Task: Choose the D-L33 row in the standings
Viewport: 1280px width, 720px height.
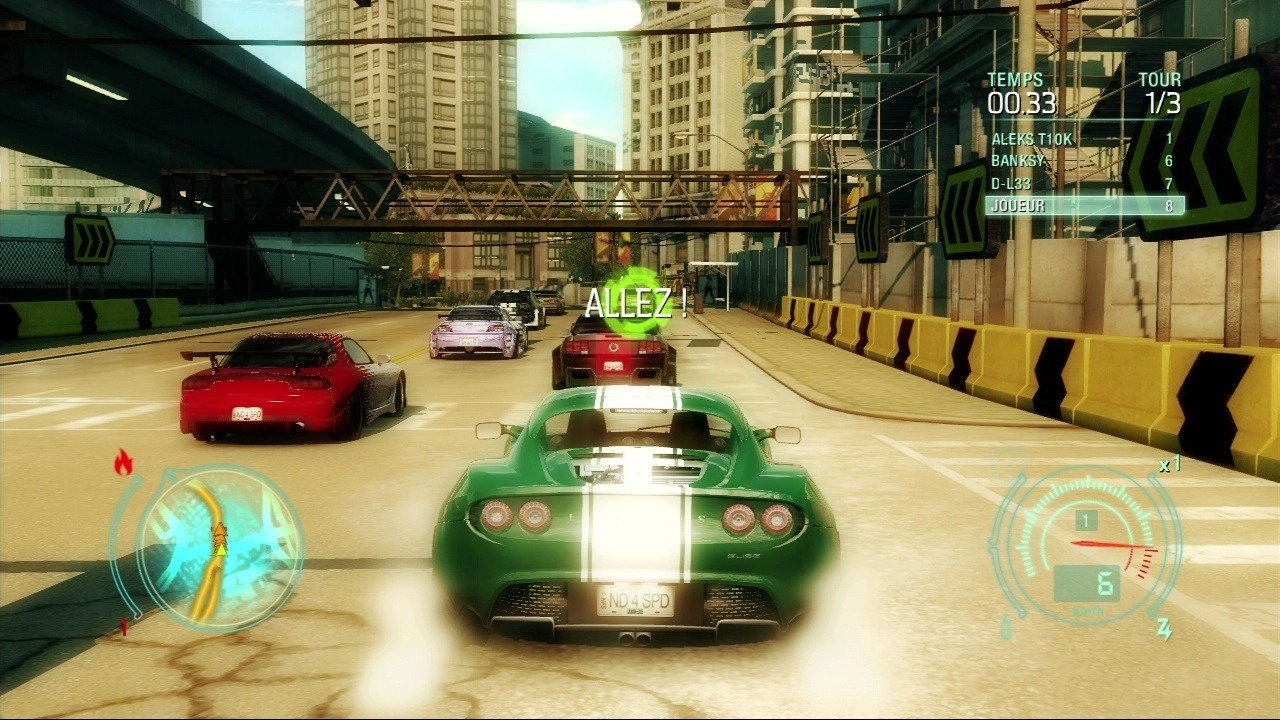Action: click(x=1084, y=183)
